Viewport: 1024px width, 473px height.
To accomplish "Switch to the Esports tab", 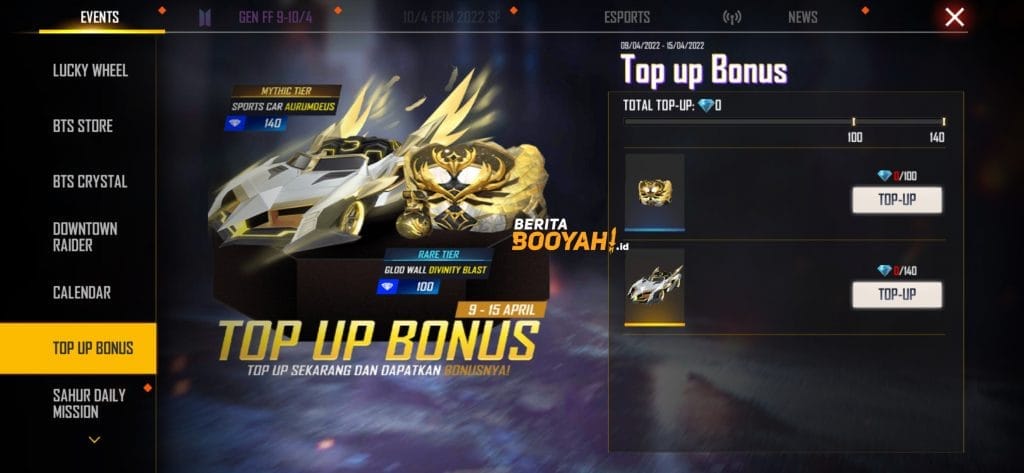I will click(627, 17).
